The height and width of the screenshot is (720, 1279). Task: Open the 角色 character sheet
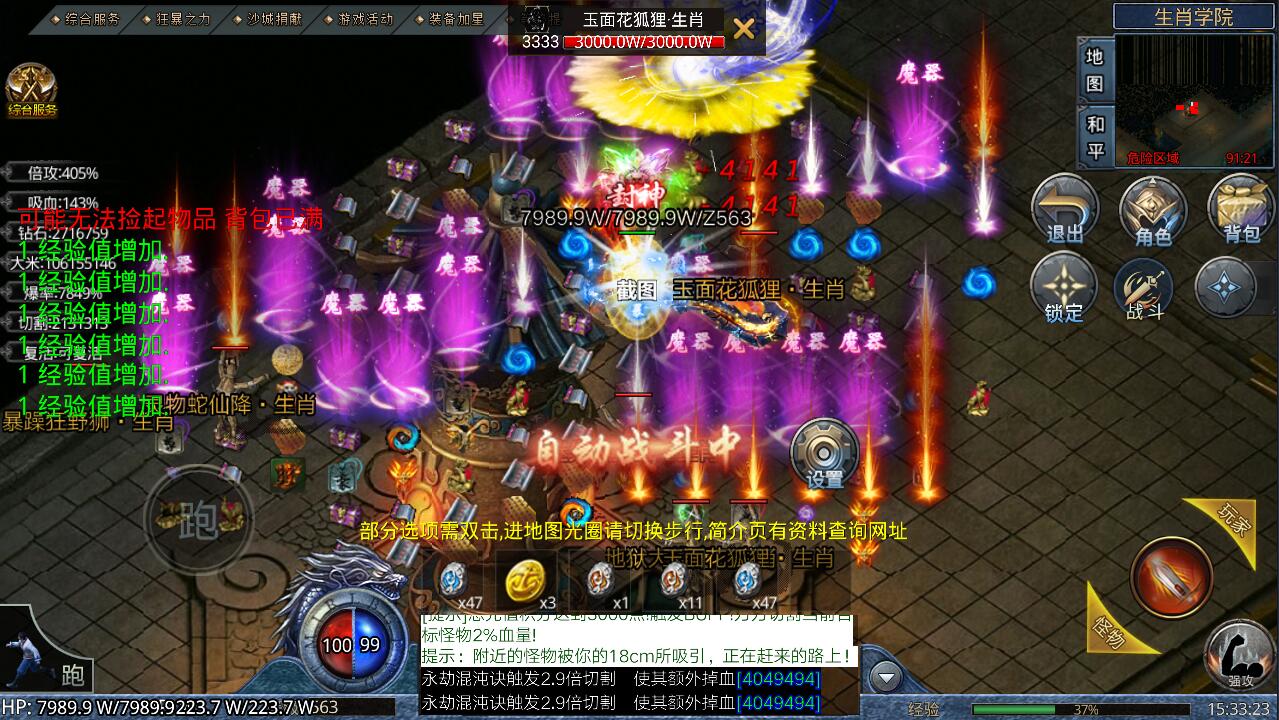(x=1153, y=209)
